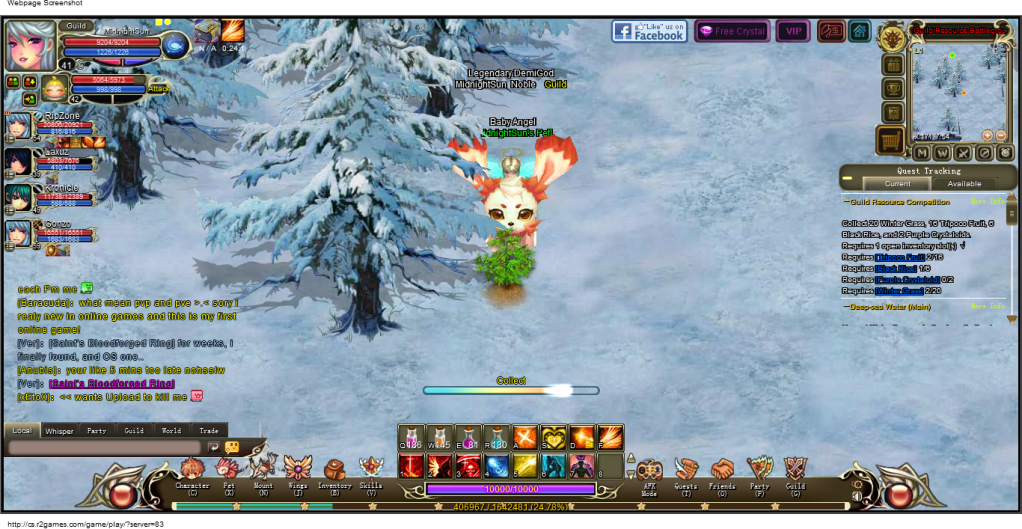Select the Trade chat tab
Viewport: 1022px width, 529px height.
tap(208, 431)
